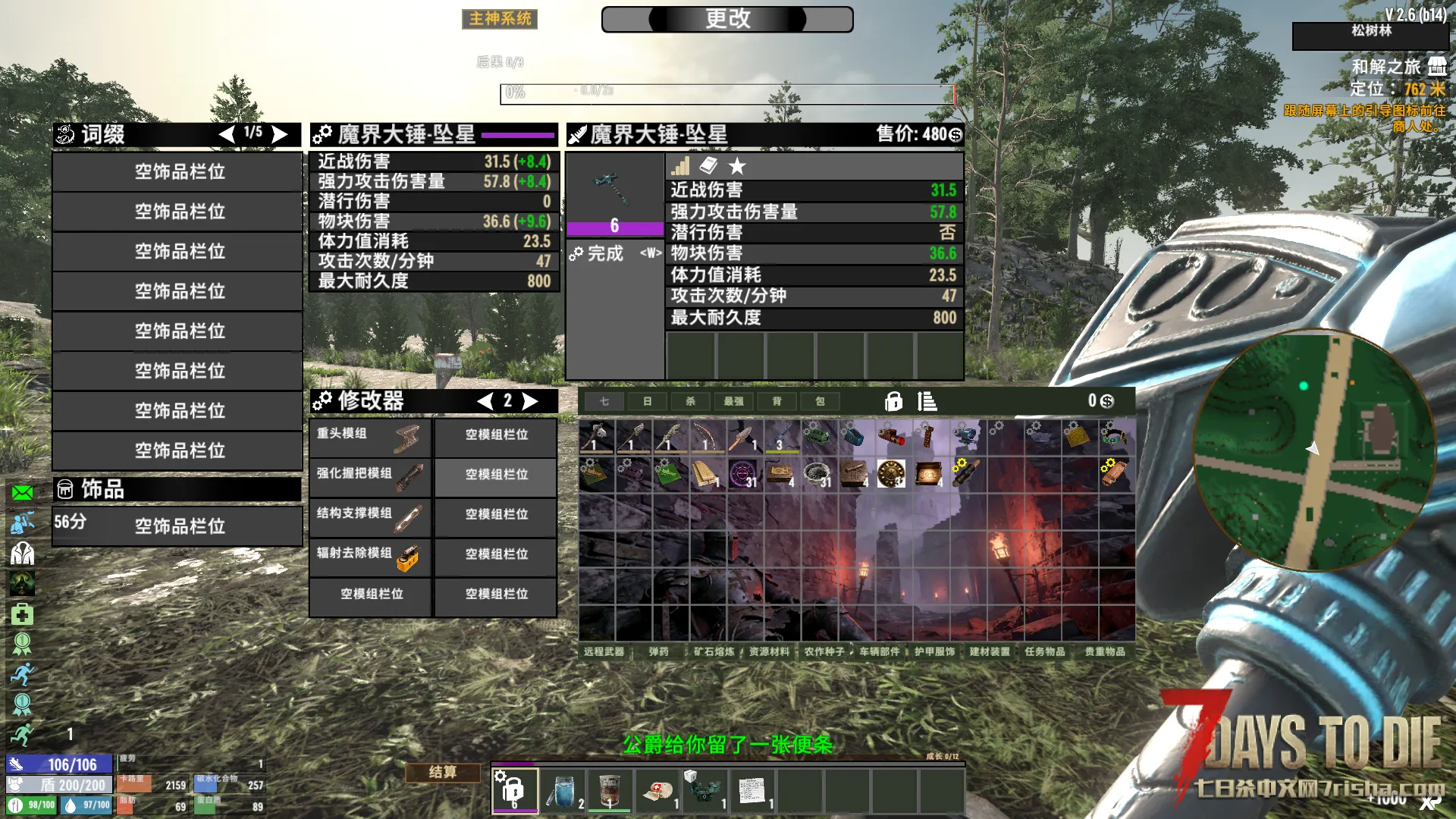This screenshot has height=819, width=1456.
Task: Select the 重头模组 modifier slot
Action: (370, 437)
